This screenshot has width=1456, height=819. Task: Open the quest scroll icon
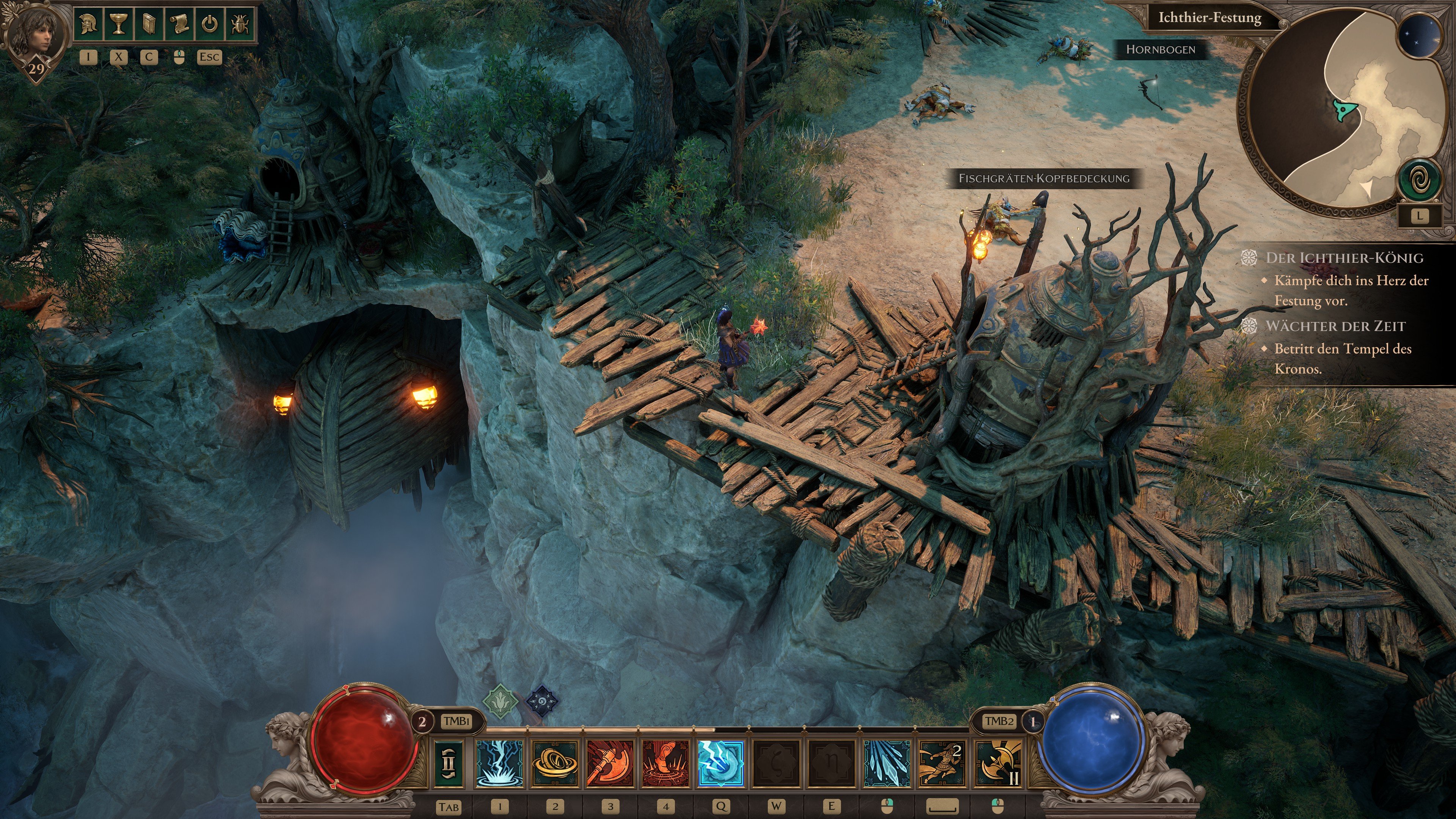pyautogui.click(x=179, y=24)
